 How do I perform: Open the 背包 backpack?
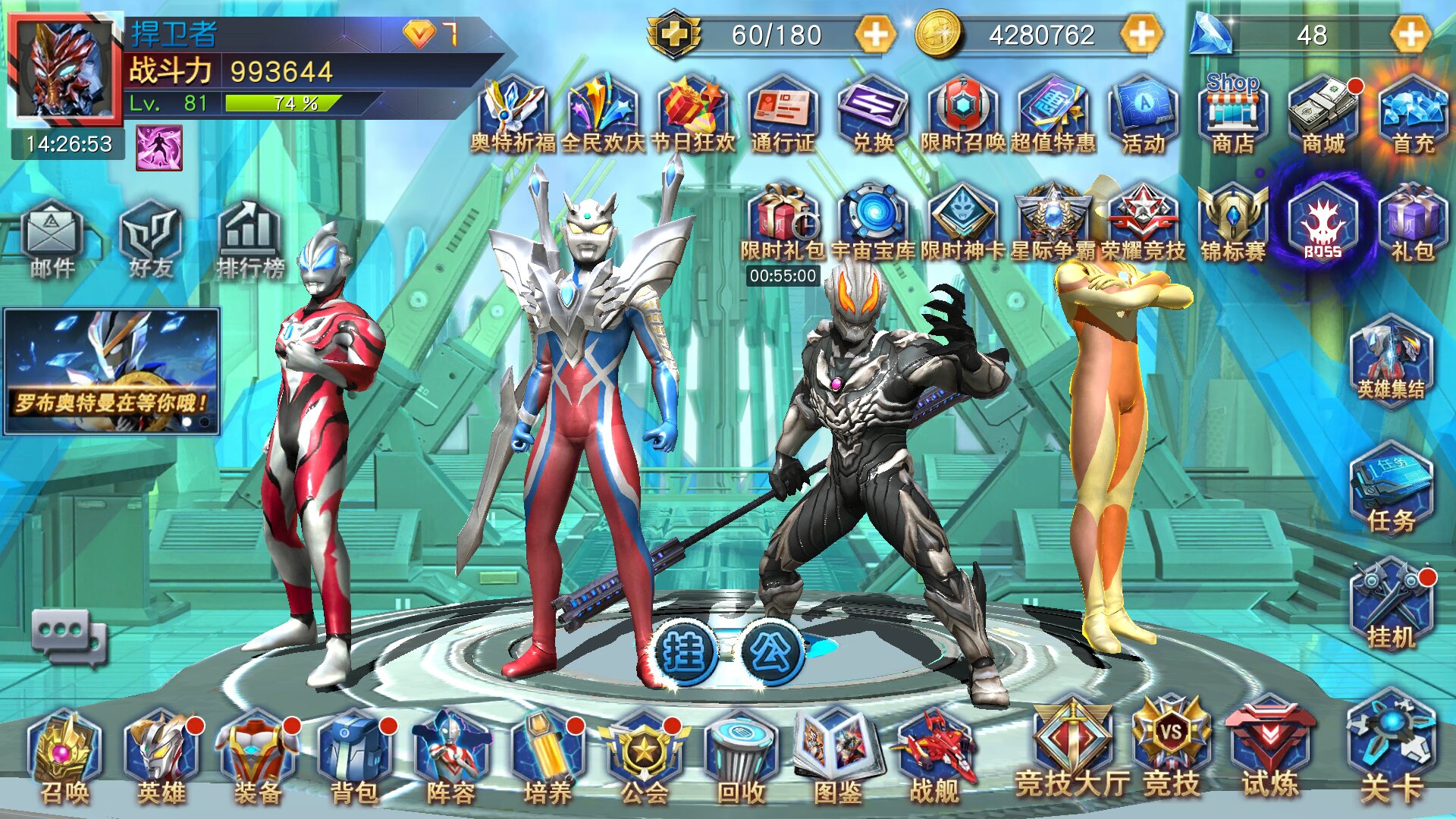[354, 756]
